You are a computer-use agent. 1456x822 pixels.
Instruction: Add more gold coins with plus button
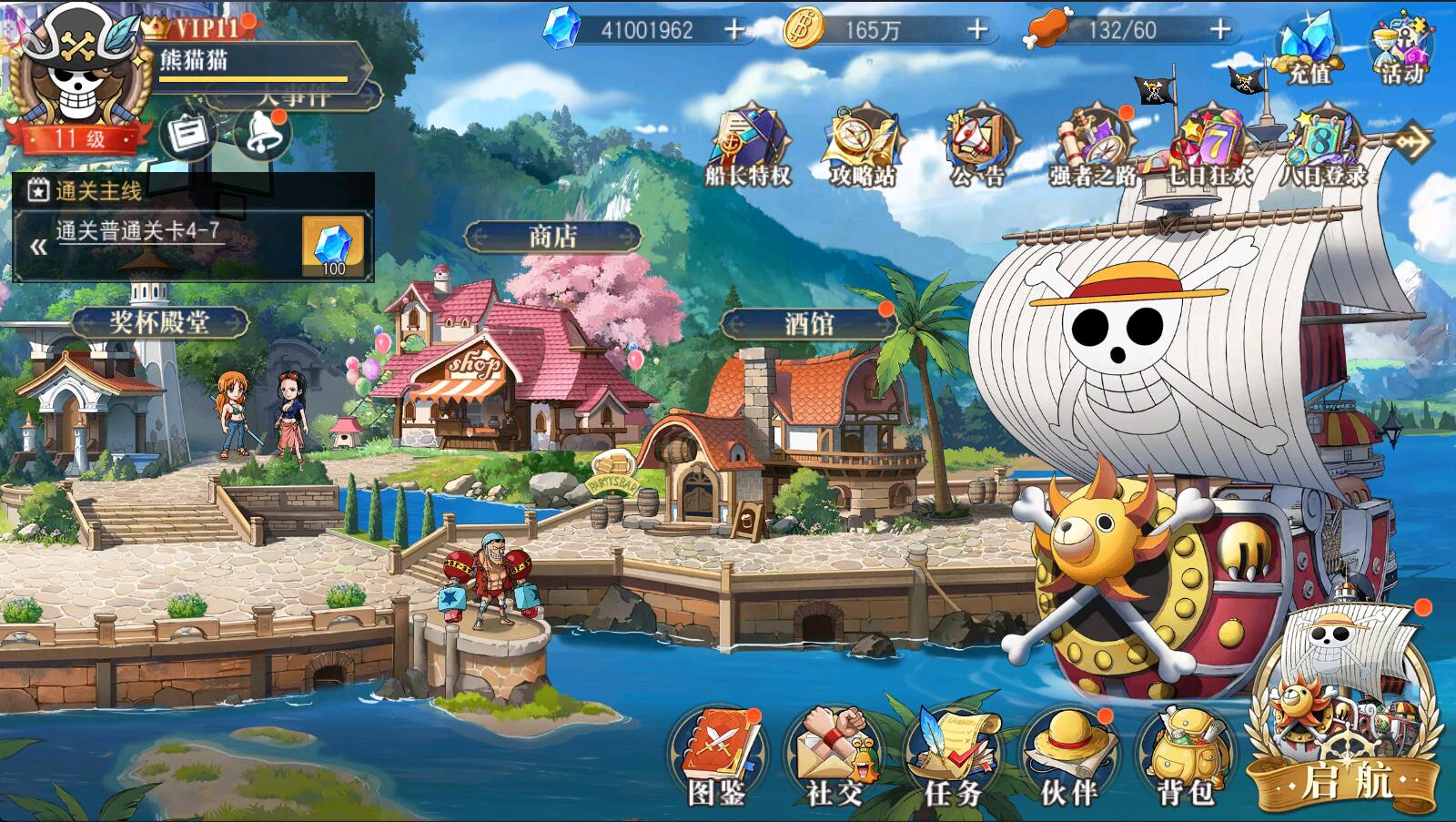coord(977,30)
